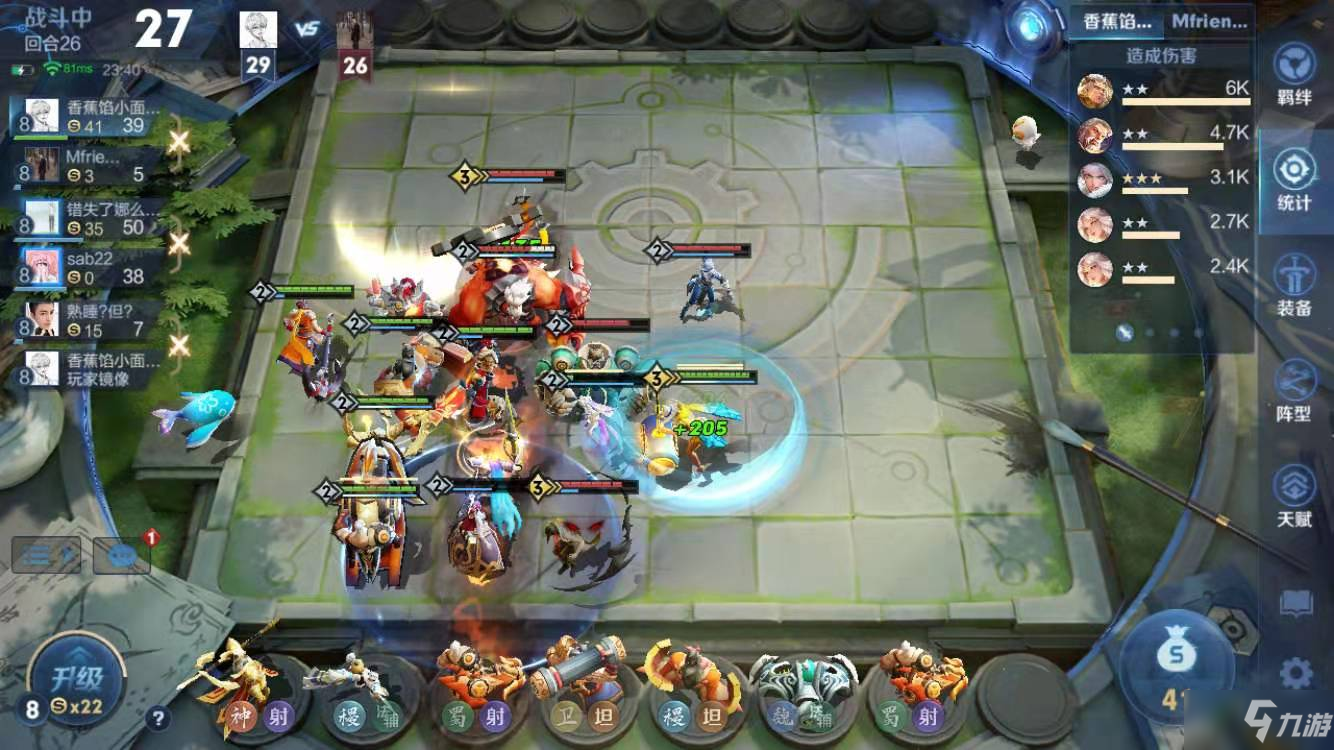Open the 阵型 formation panel
The image size is (1334, 750).
click(x=1294, y=390)
